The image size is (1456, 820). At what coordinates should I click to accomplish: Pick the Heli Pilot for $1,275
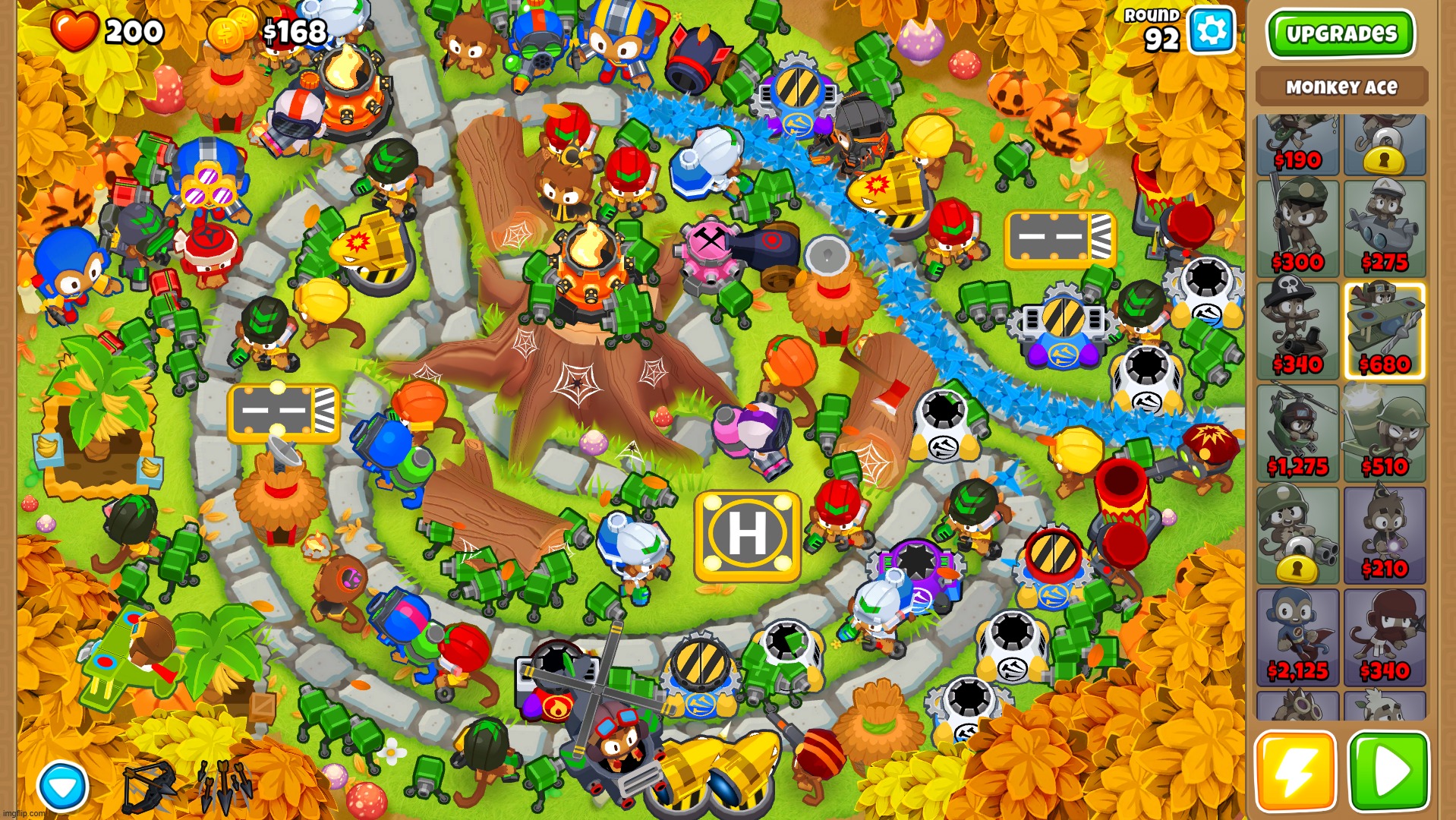coord(1297,433)
